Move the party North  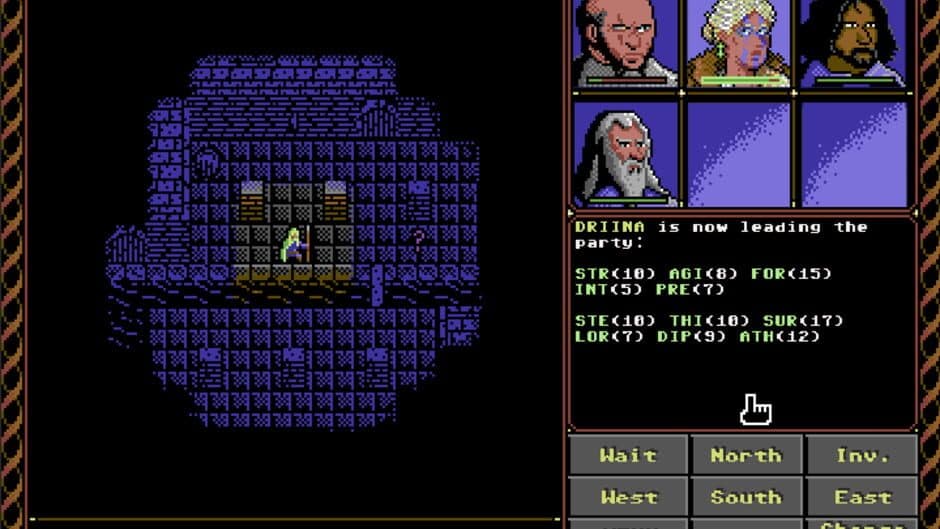tap(745, 455)
